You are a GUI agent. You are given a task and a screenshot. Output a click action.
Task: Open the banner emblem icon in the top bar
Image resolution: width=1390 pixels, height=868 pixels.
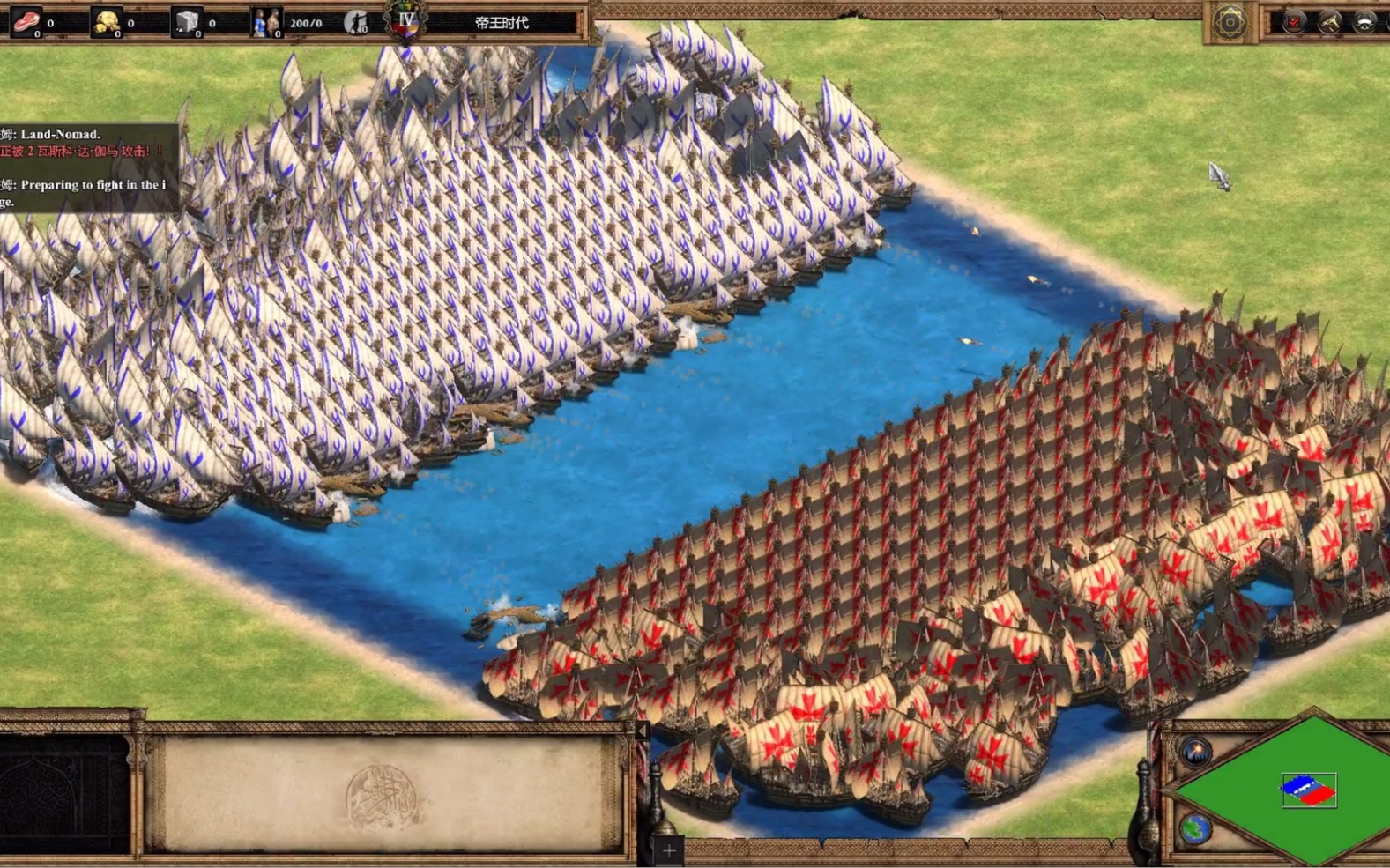click(x=1364, y=22)
